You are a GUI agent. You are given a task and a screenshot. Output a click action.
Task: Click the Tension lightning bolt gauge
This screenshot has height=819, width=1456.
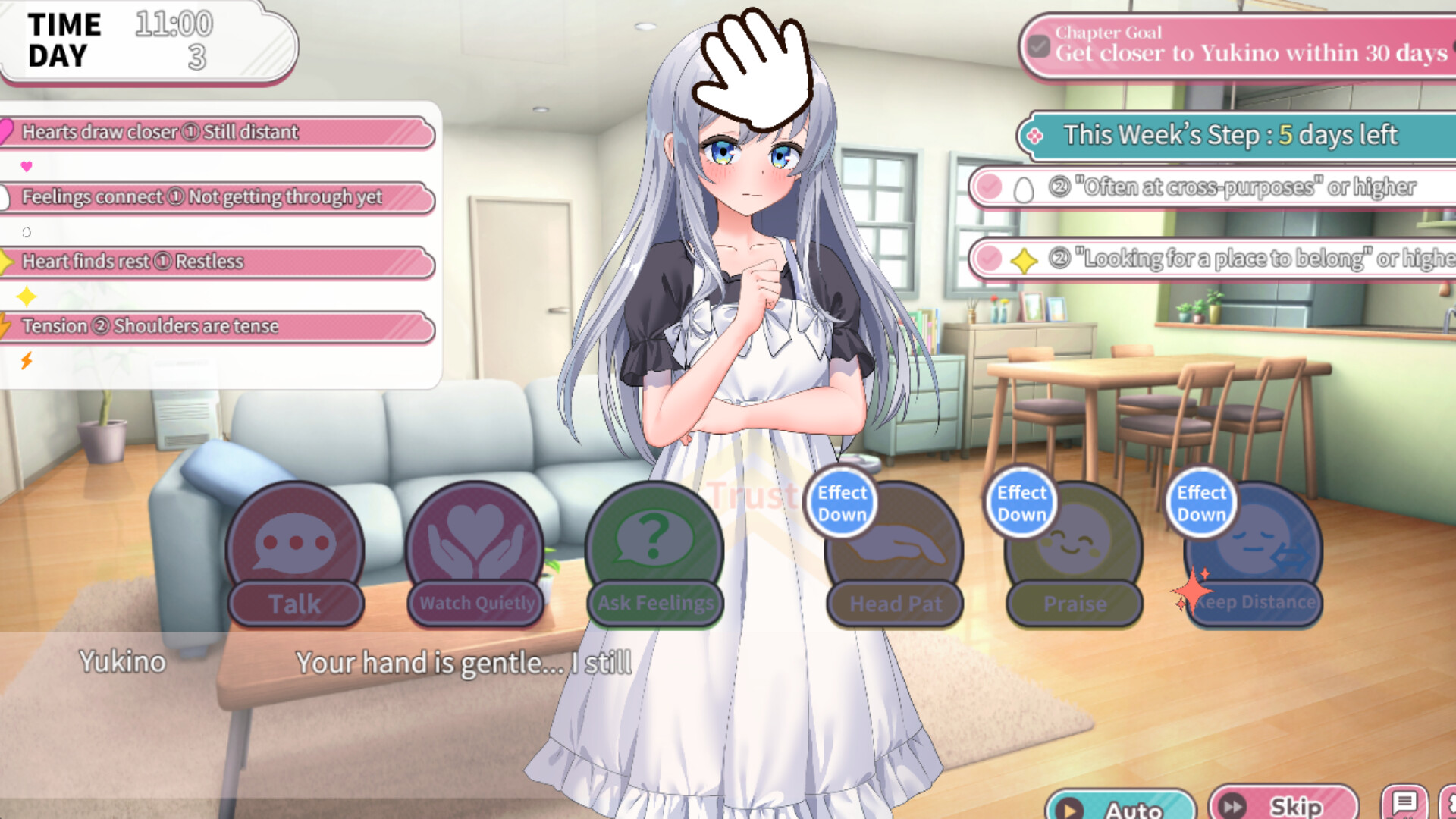pyautogui.click(x=27, y=362)
